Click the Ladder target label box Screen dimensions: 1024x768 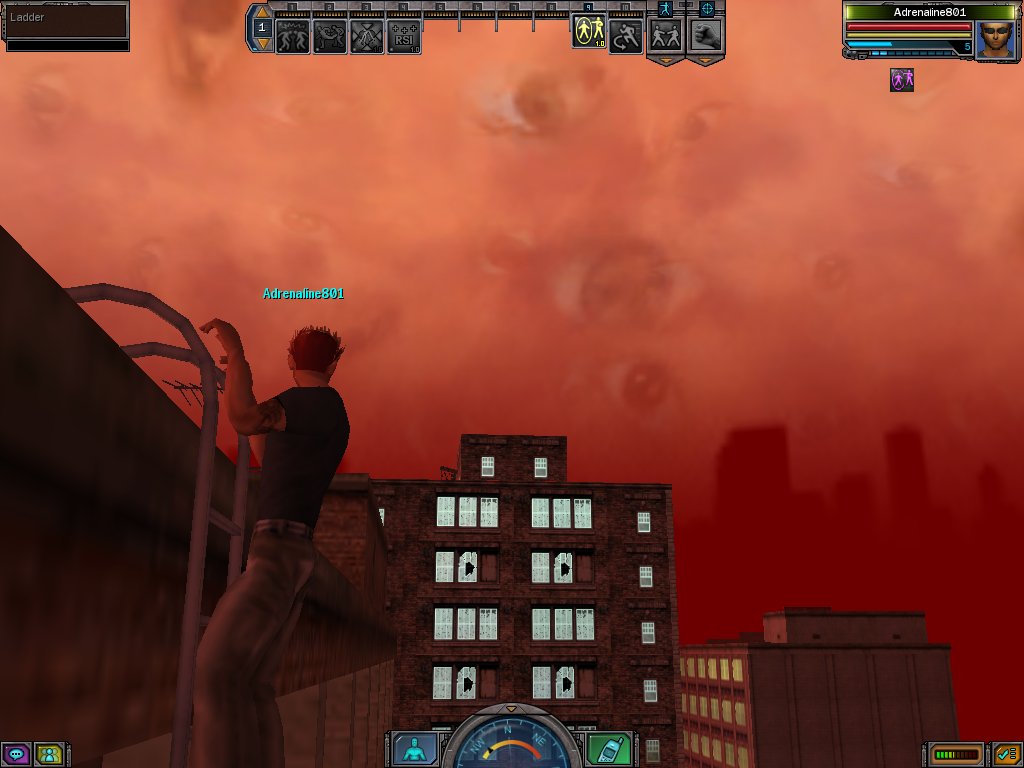tap(66, 19)
